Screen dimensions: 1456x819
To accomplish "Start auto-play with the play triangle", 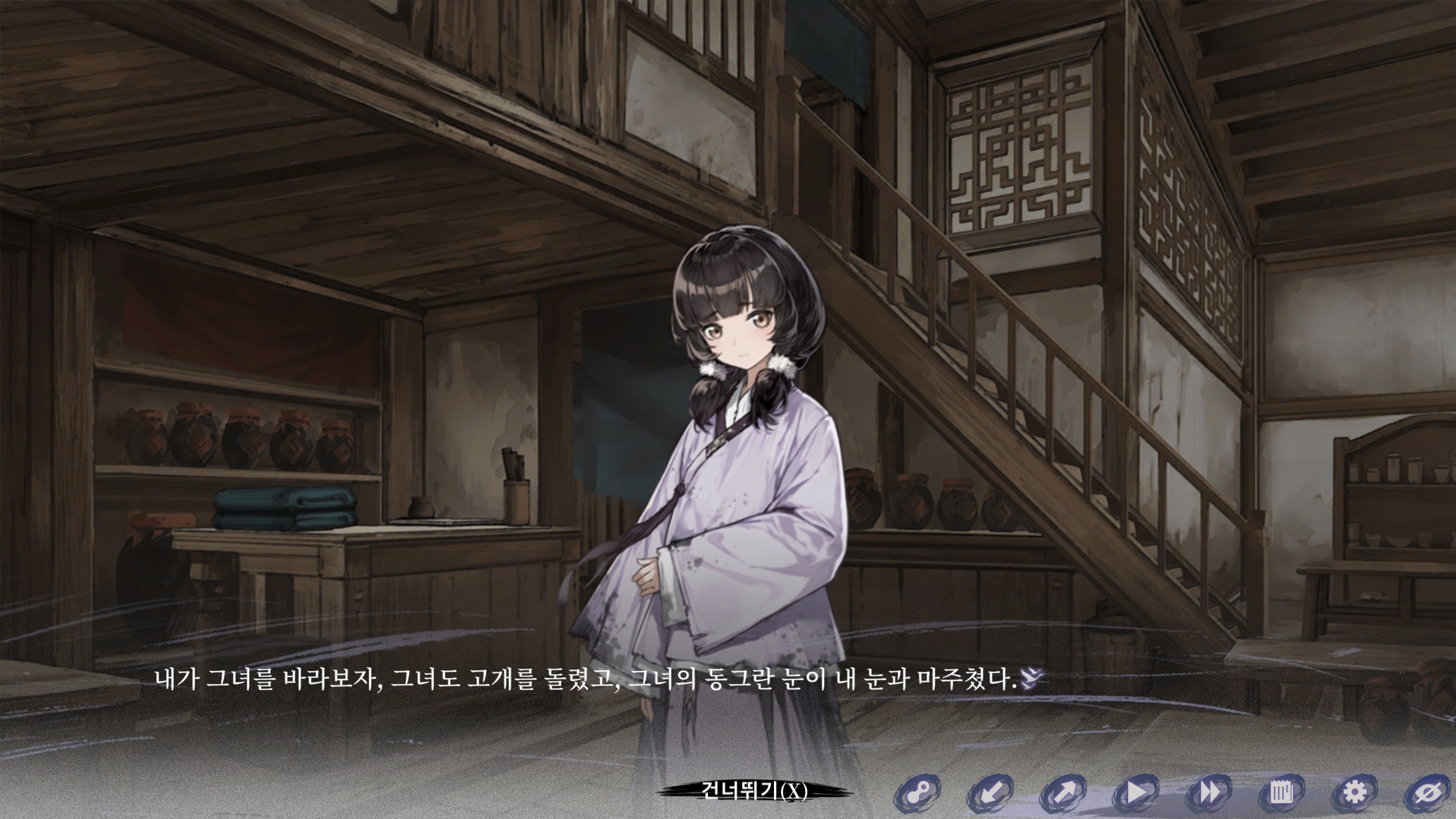I will click(x=1136, y=793).
